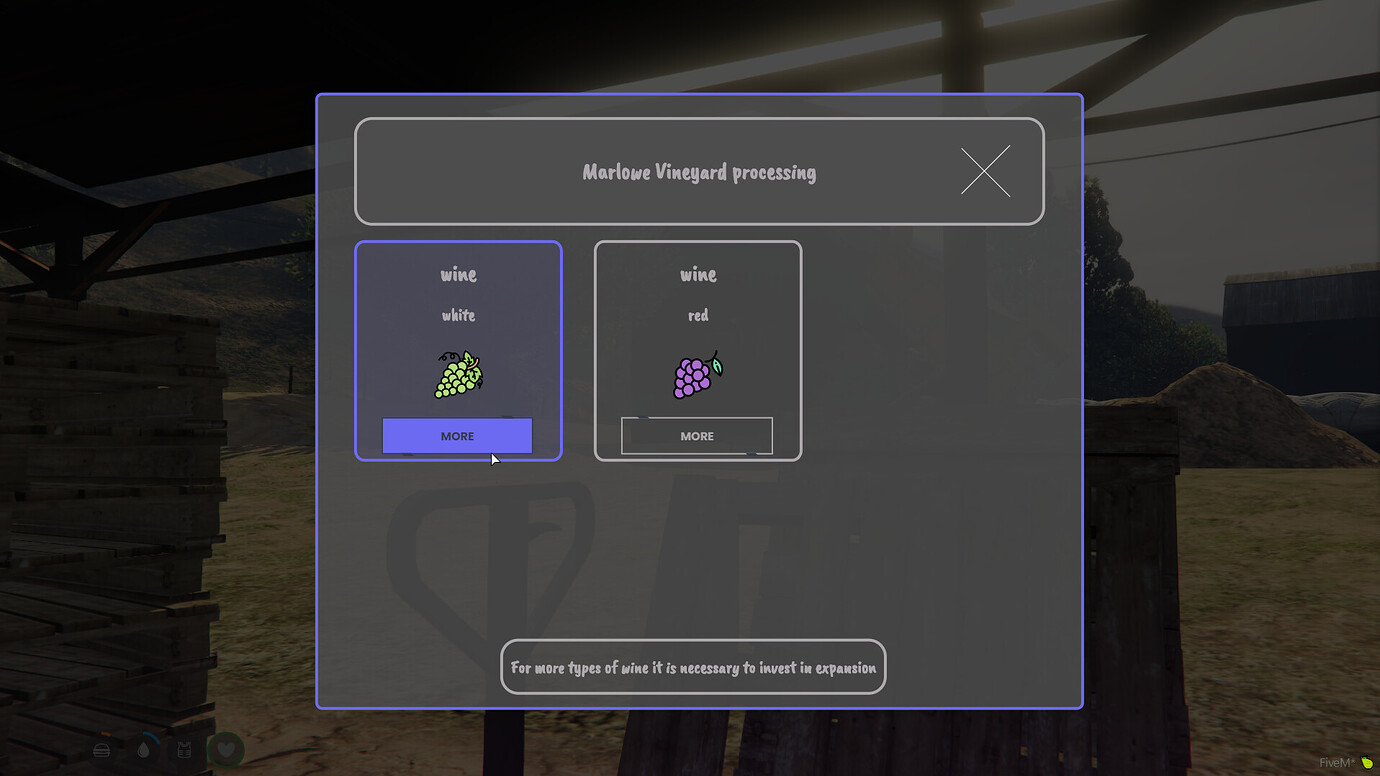Image resolution: width=1380 pixels, height=776 pixels.
Task: Click the white label under the wine white heading
Action: click(457, 314)
